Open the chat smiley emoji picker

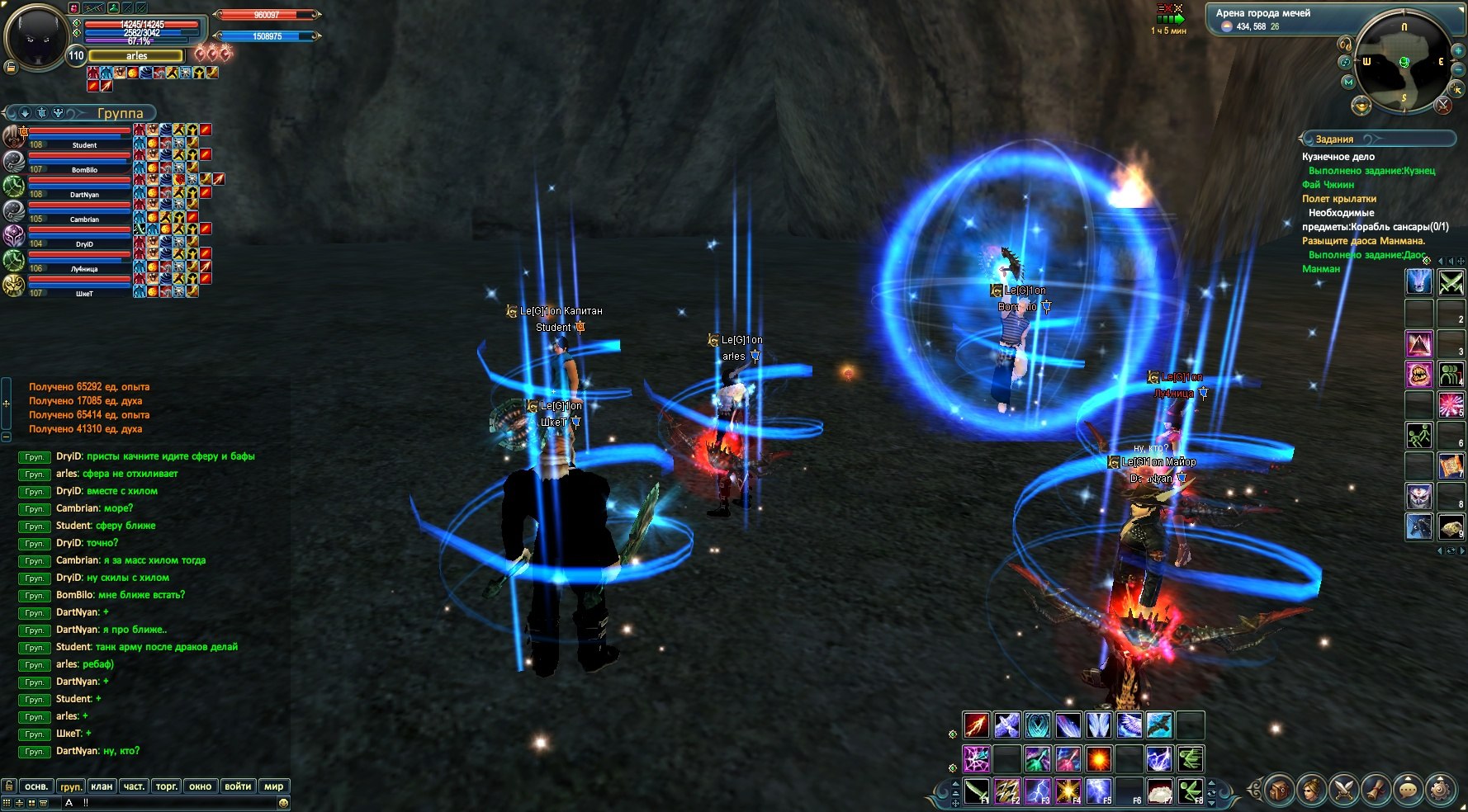[283, 803]
